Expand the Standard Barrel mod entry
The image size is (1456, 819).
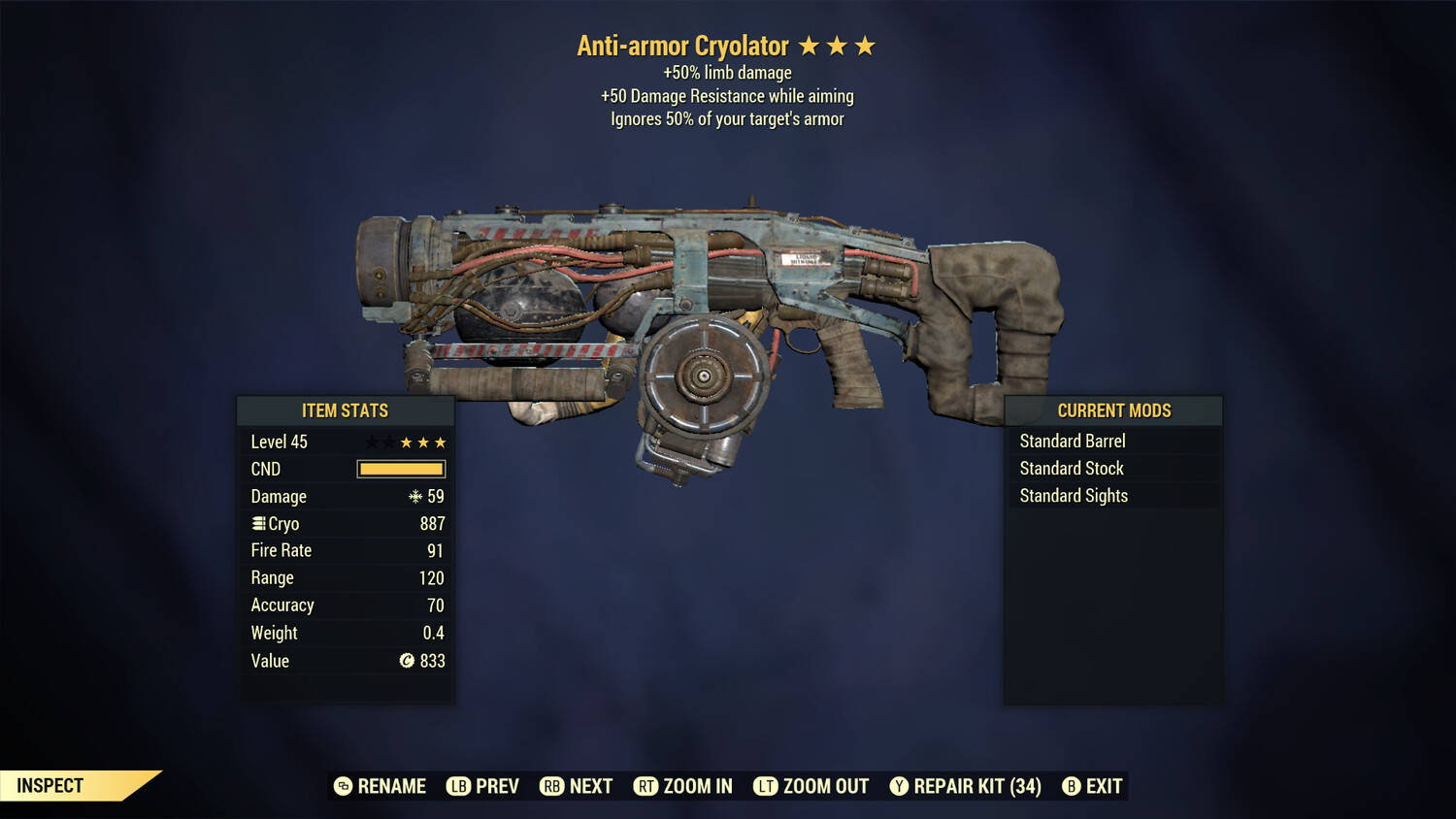(x=1072, y=441)
